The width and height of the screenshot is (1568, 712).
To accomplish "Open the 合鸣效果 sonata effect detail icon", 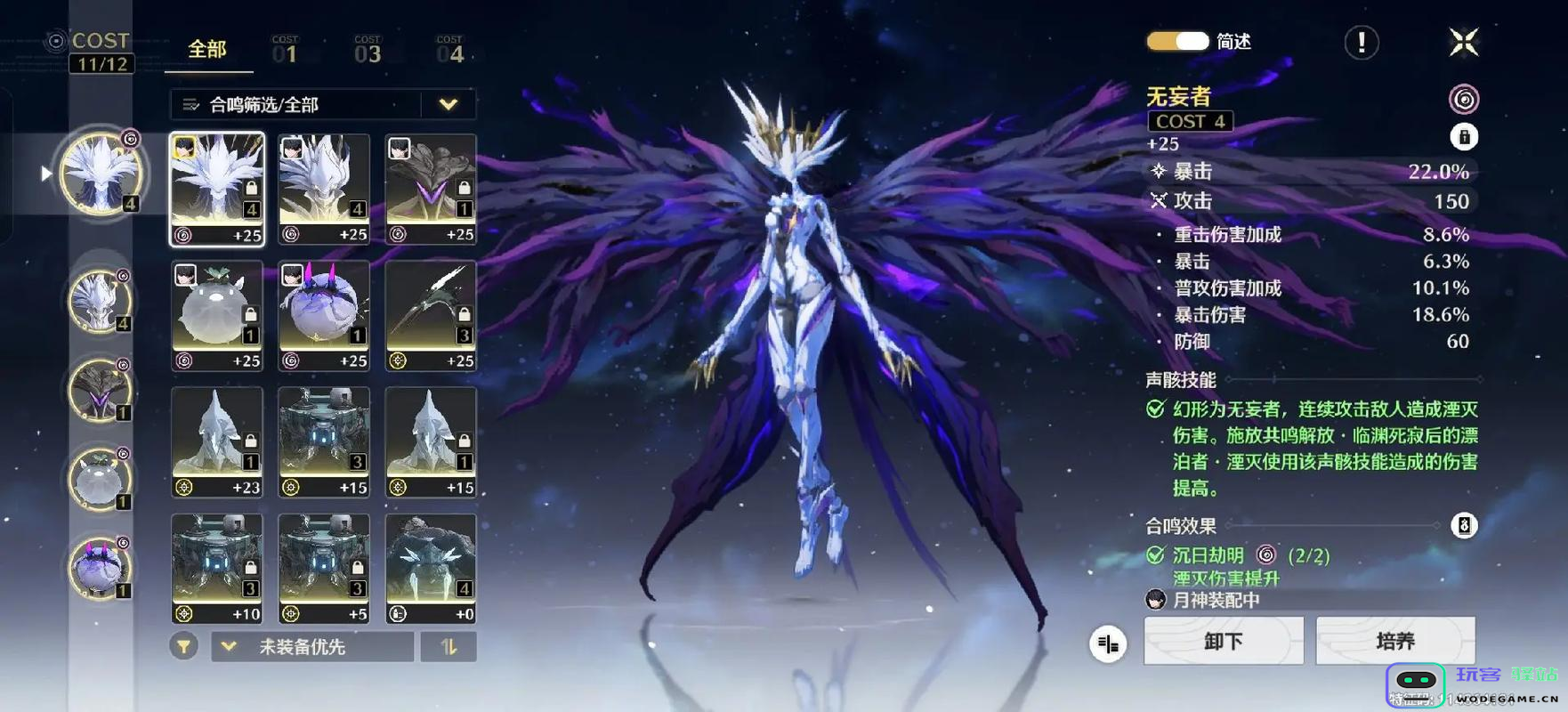I will coord(1464,525).
